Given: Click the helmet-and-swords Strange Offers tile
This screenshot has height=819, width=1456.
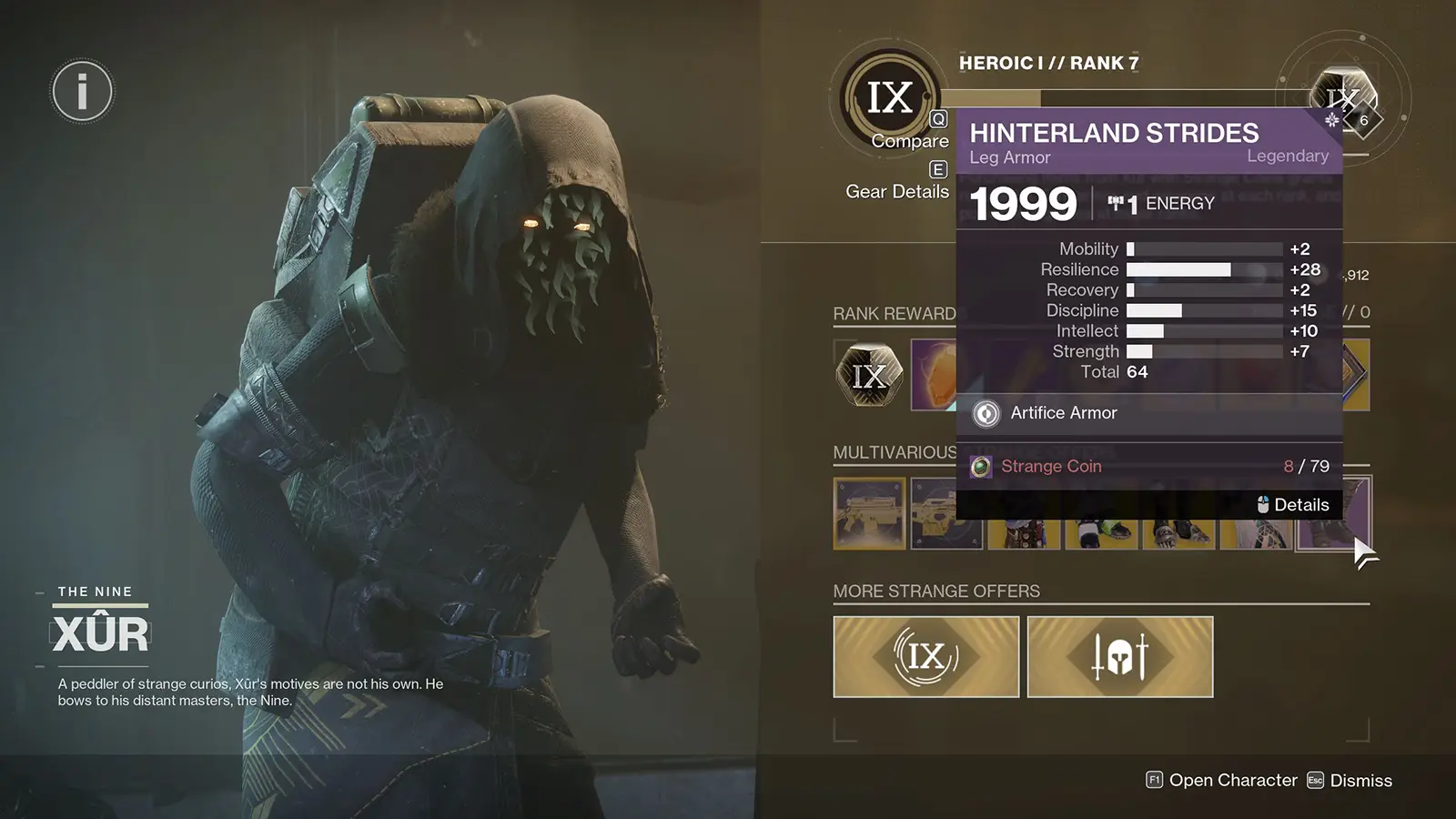Looking at the screenshot, I should 1119,656.
